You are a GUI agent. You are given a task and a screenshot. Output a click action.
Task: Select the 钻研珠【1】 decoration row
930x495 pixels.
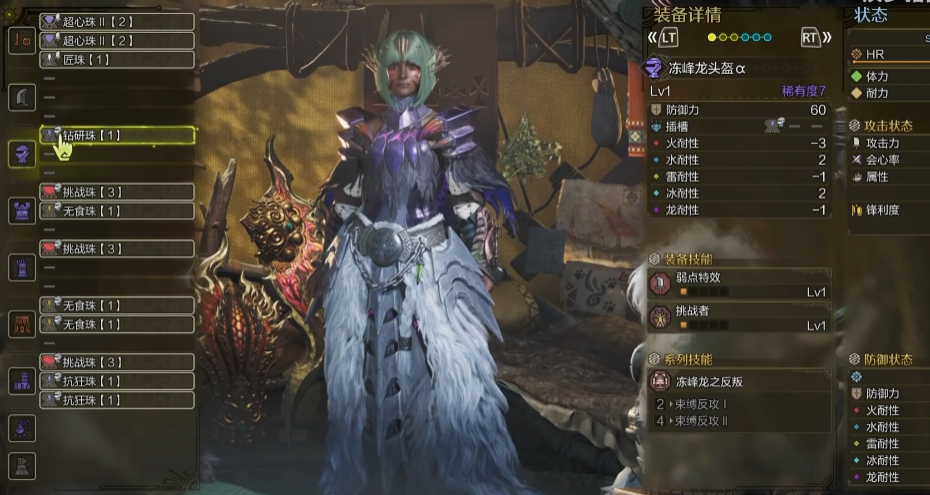tap(116, 135)
